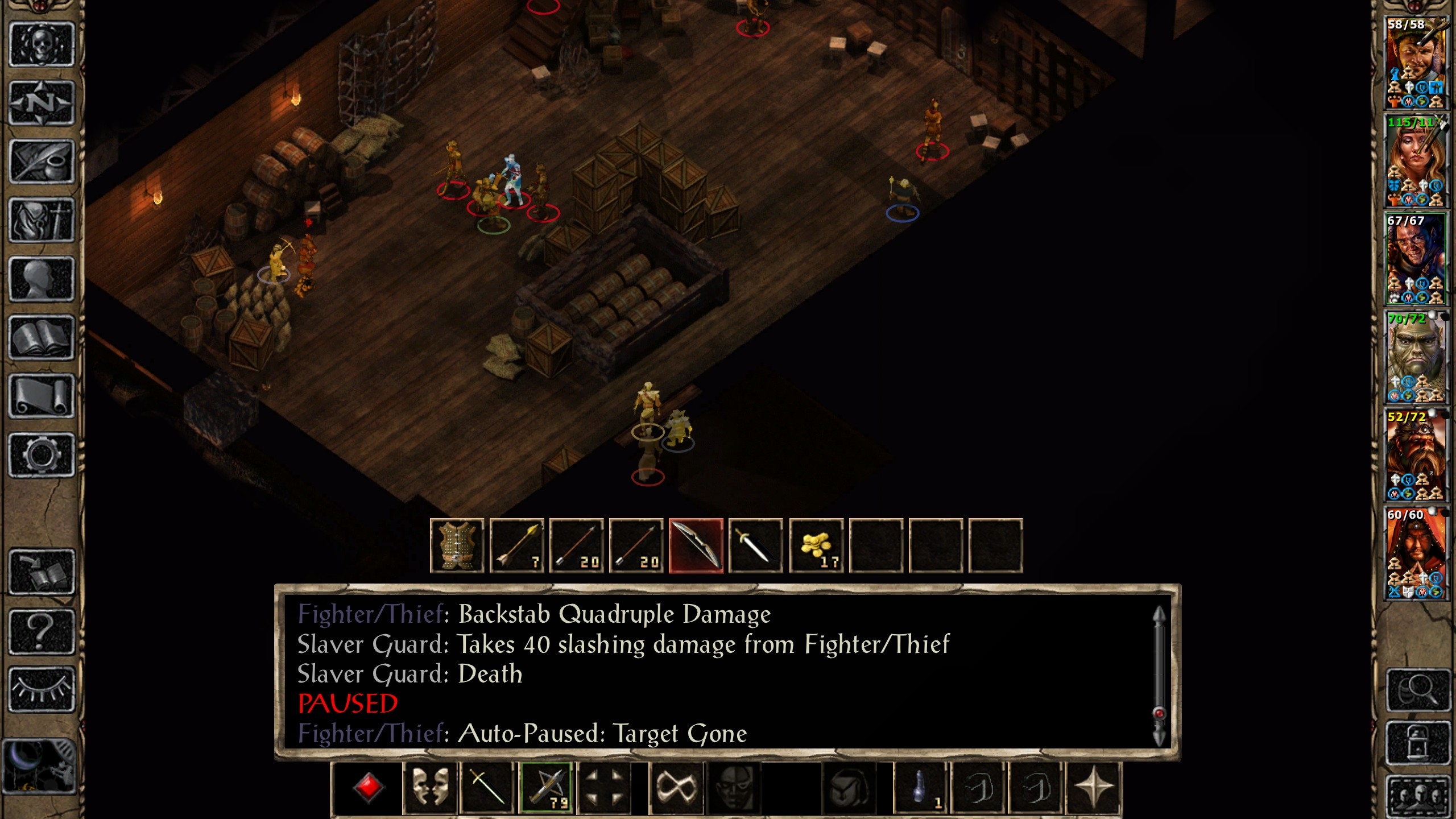The image size is (1456, 819).
Task: Pick up the dagger from the loot bar
Action: [x=756, y=545]
